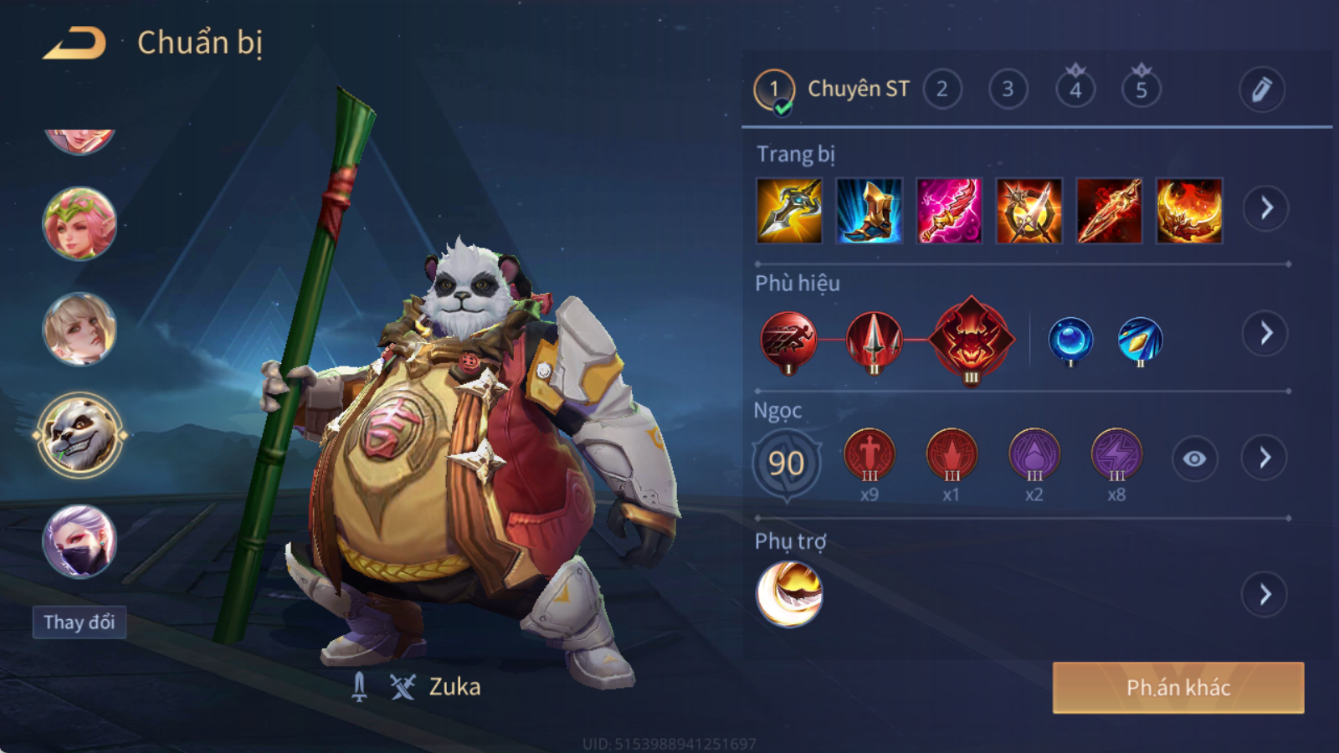Open the Trang bị equipment arrow
Image resolution: width=1339 pixels, height=753 pixels.
point(1266,208)
